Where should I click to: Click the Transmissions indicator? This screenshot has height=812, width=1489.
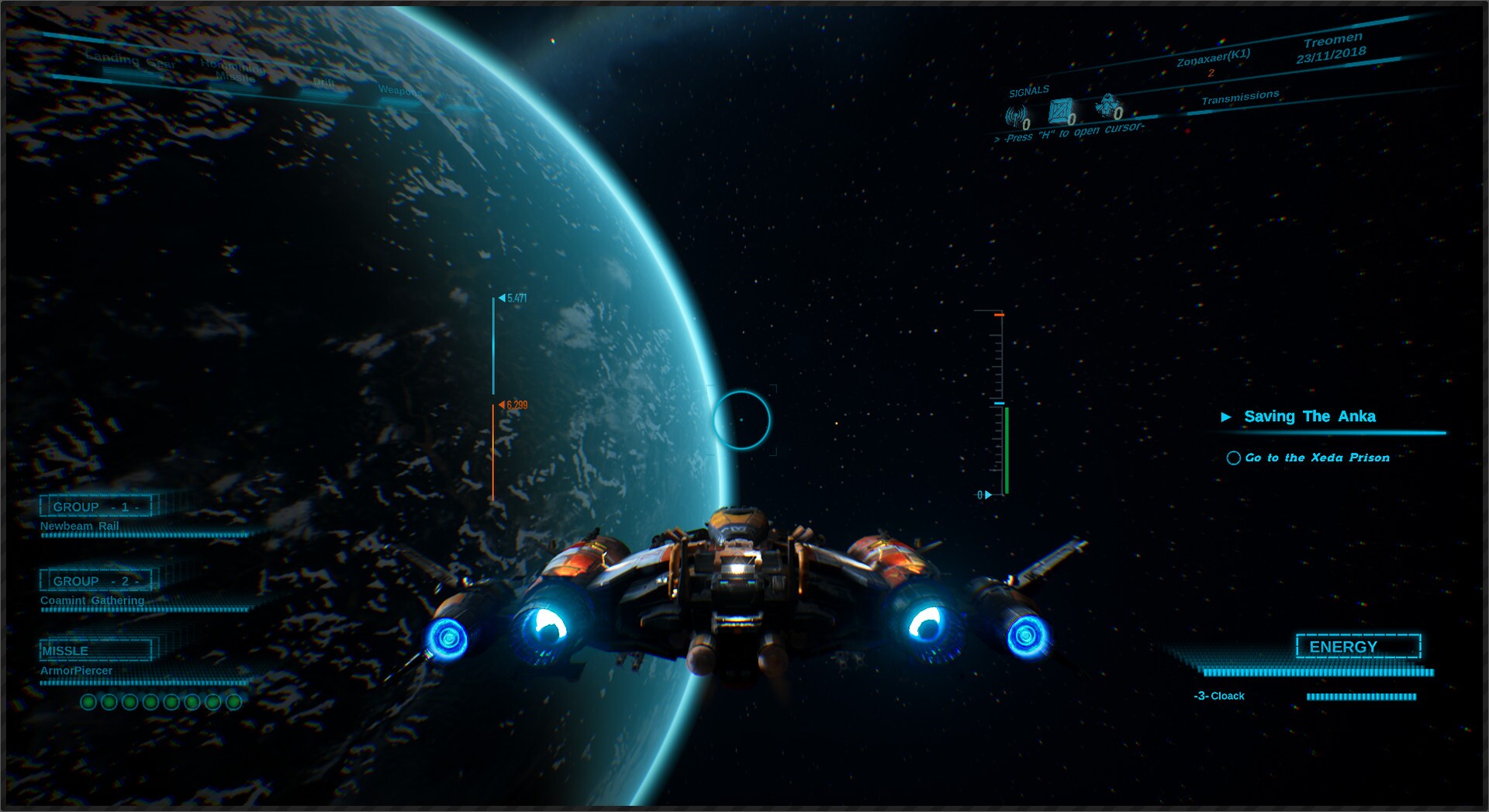click(1241, 97)
